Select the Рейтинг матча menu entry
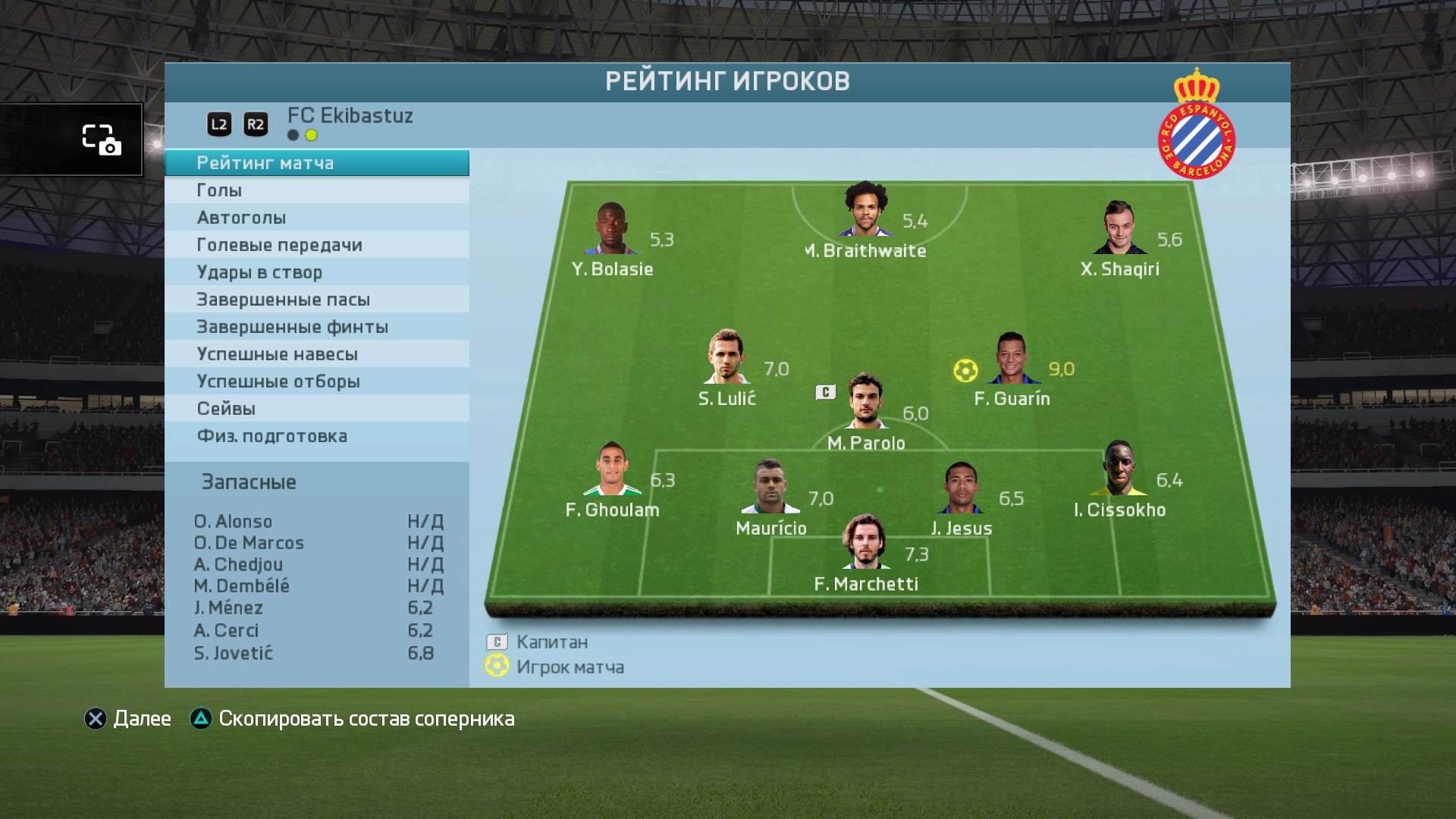The image size is (1456, 819). (x=316, y=163)
